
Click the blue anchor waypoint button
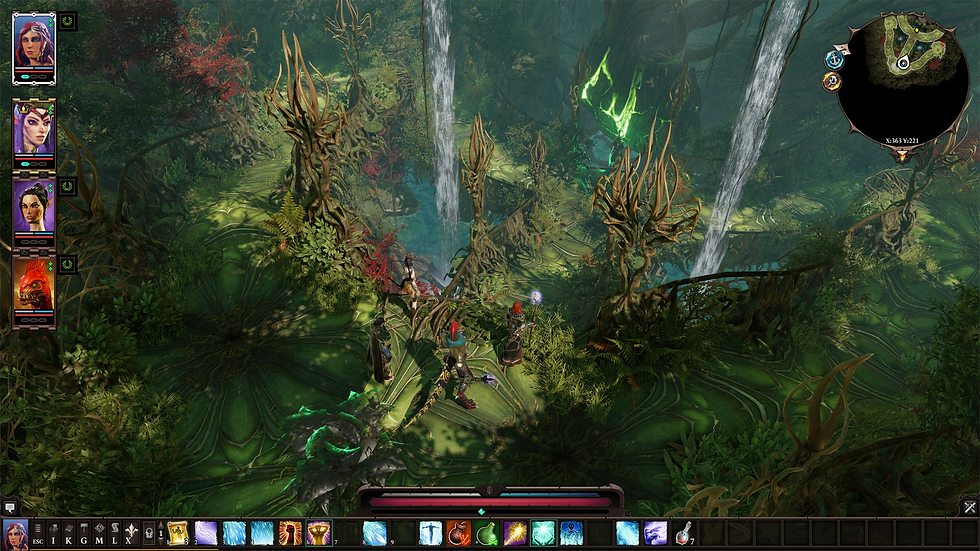click(x=834, y=60)
